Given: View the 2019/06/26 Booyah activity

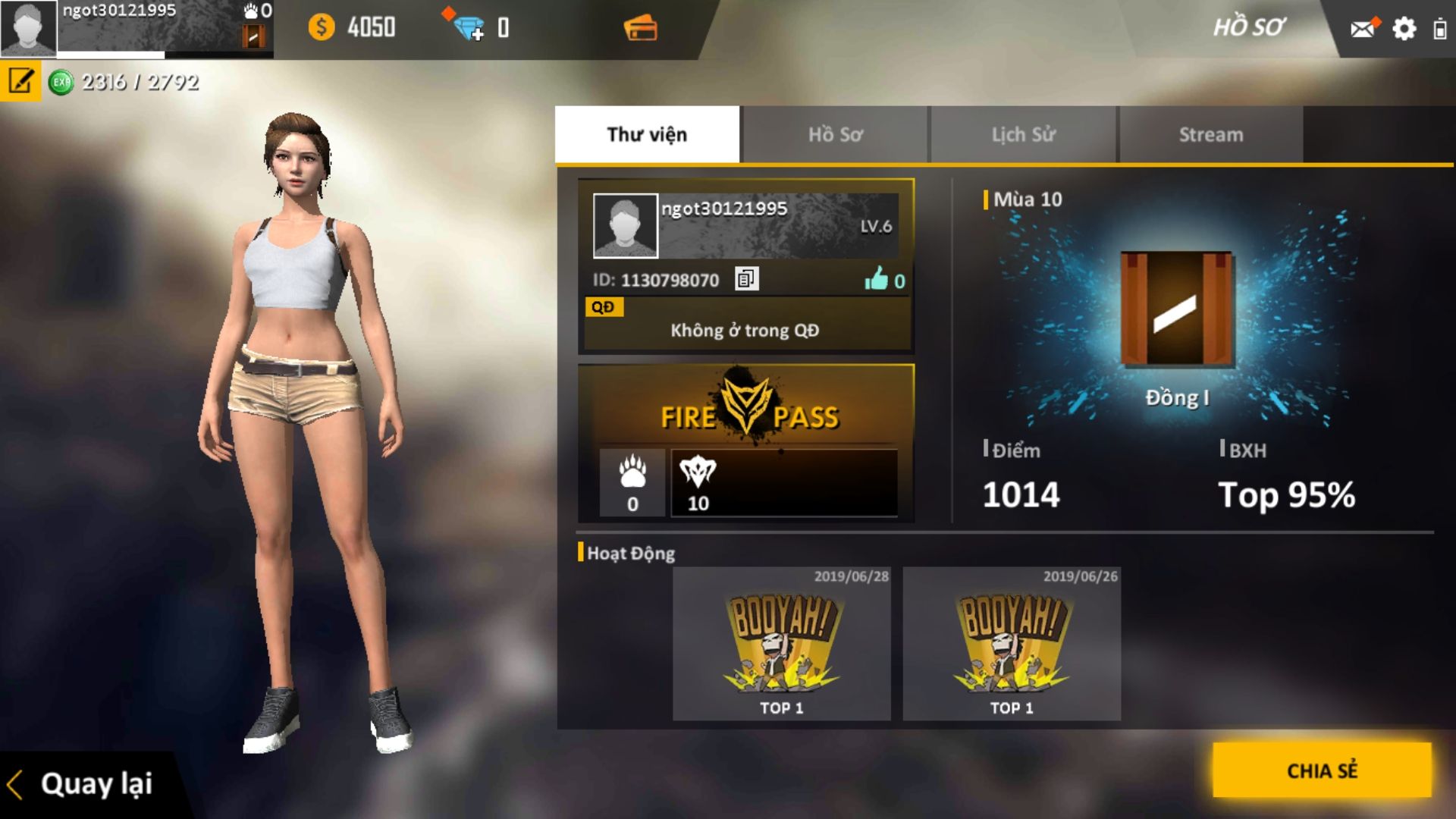Looking at the screenshot, I should tap(1012, 645).
